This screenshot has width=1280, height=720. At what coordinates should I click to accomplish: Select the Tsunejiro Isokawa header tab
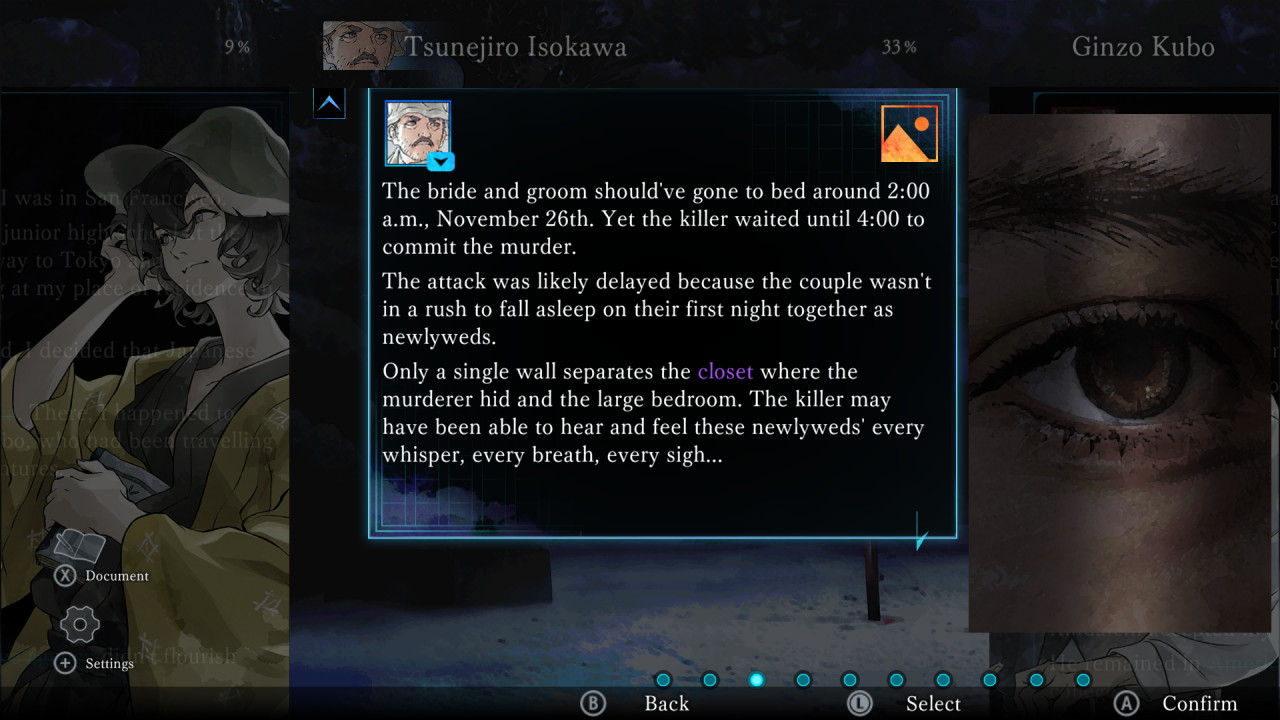tap(518, 46)
